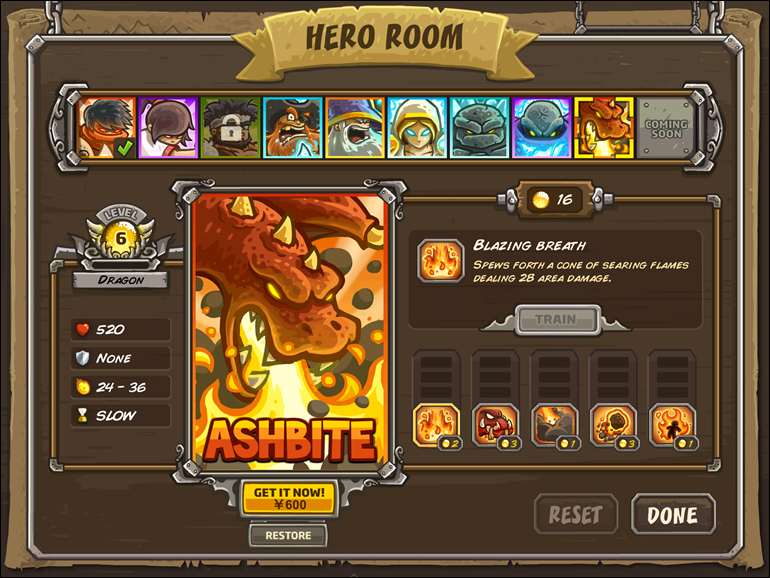
Task: Choose the red-scarfed hero with green checkmark
Action: point(106,128)
